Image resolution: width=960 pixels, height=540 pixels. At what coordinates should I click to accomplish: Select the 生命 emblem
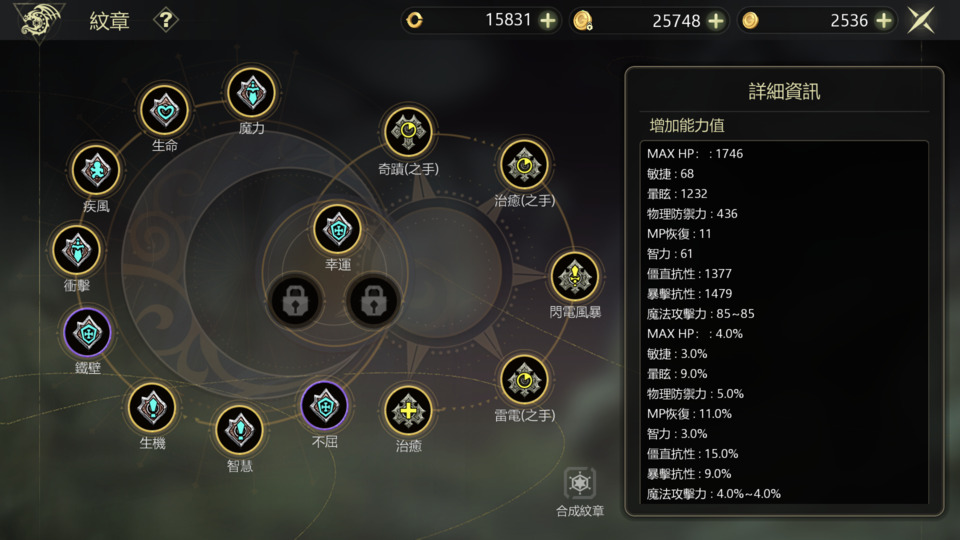[x=165, y=110]
